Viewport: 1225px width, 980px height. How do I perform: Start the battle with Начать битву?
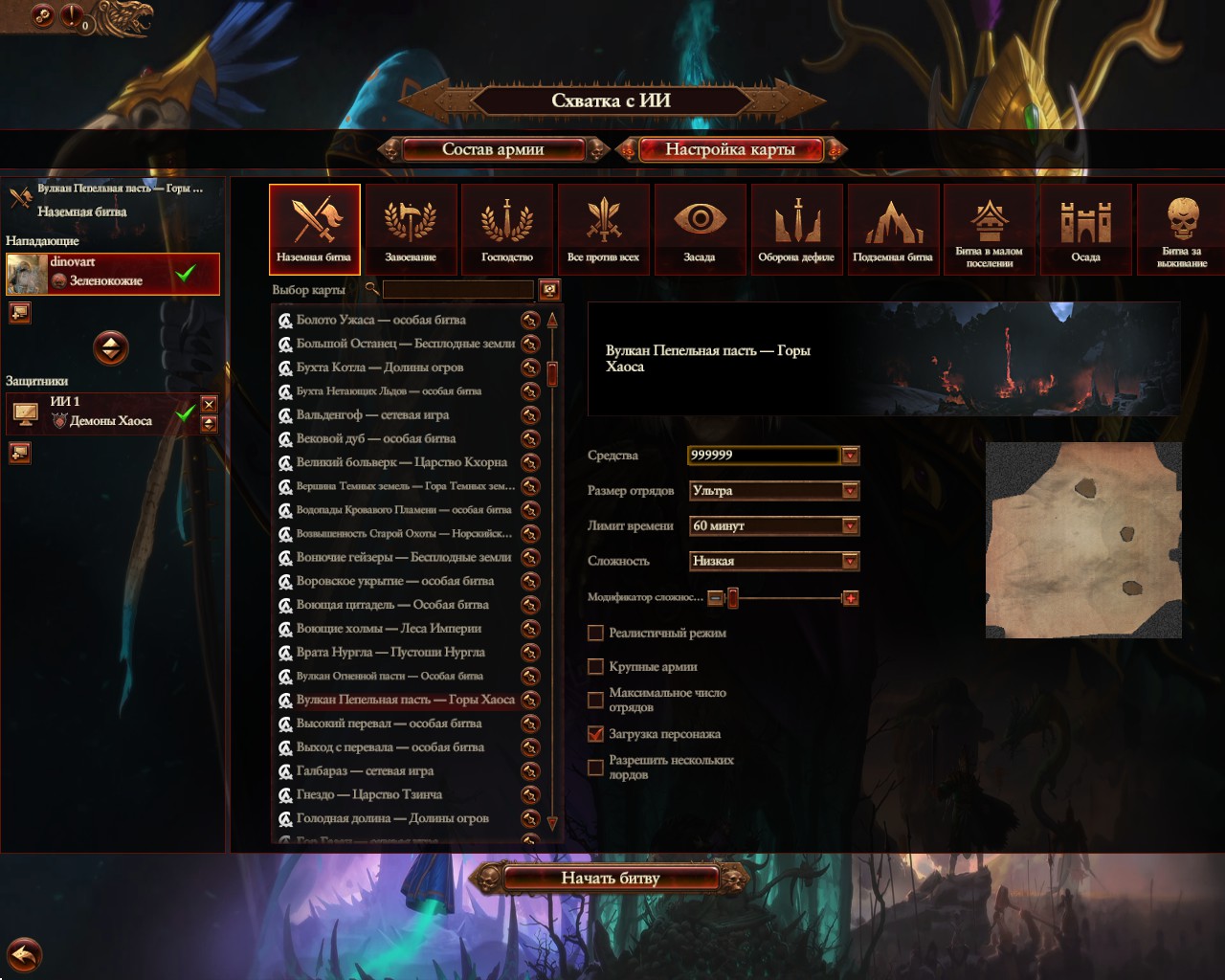[x=611, y=878]
